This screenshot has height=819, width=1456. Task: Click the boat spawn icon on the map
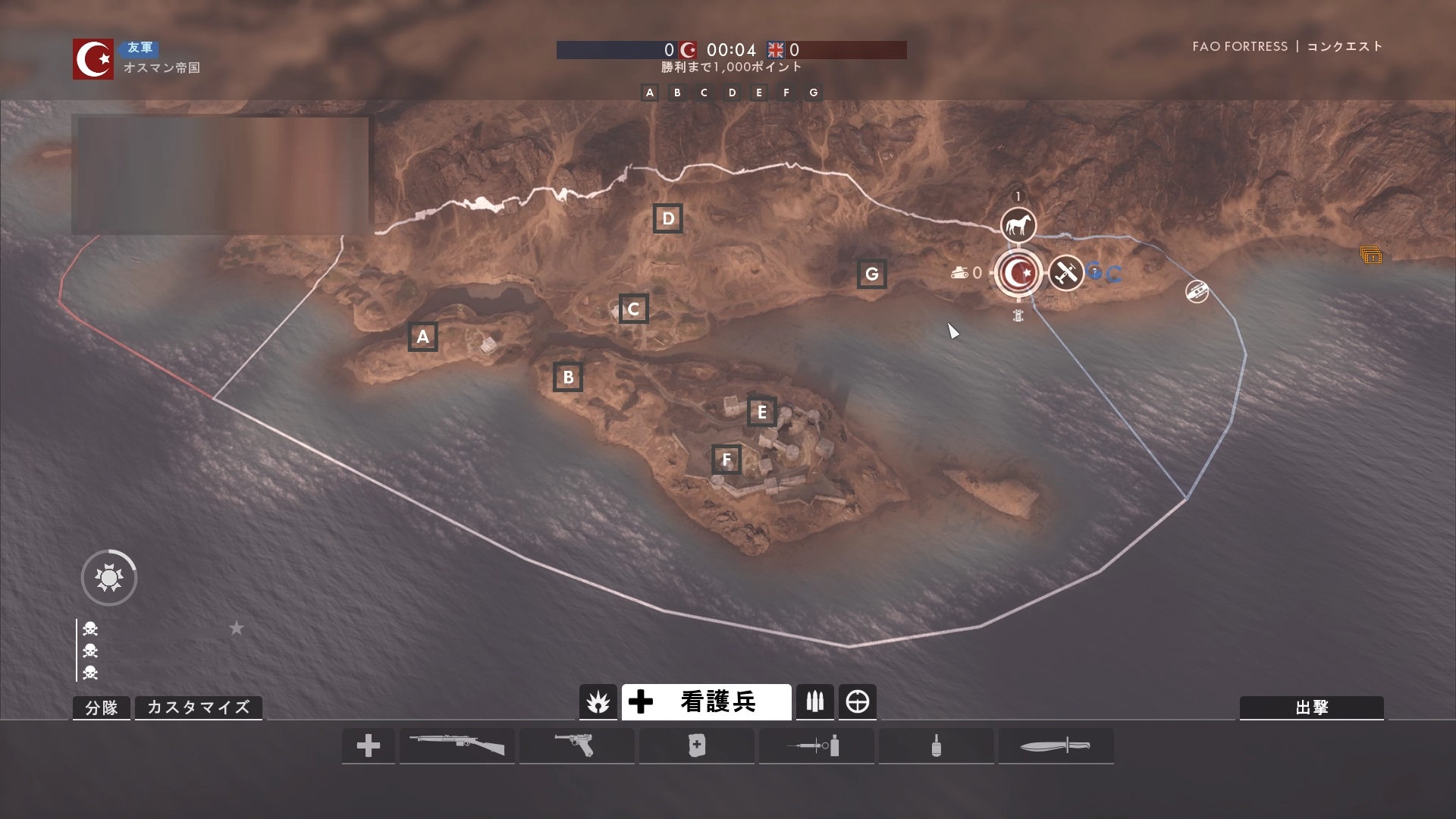click(1197, 291)
